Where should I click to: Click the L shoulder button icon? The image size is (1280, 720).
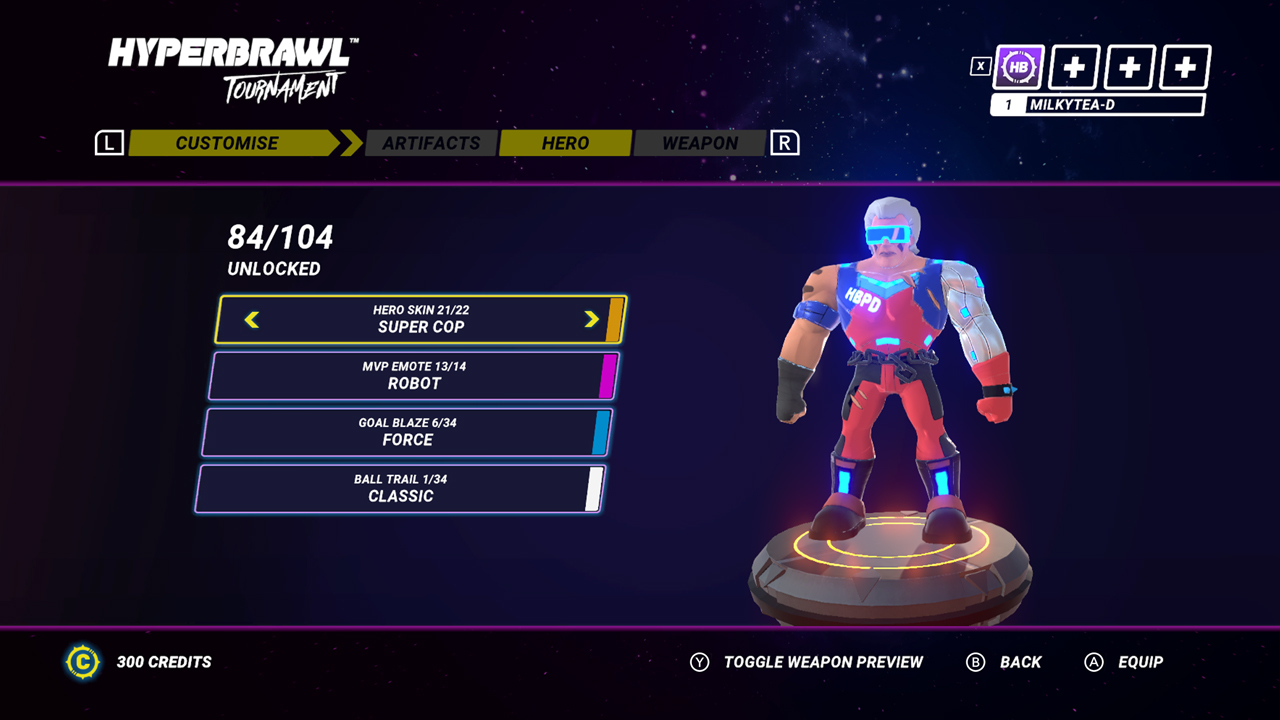click(x=109, y=142)
